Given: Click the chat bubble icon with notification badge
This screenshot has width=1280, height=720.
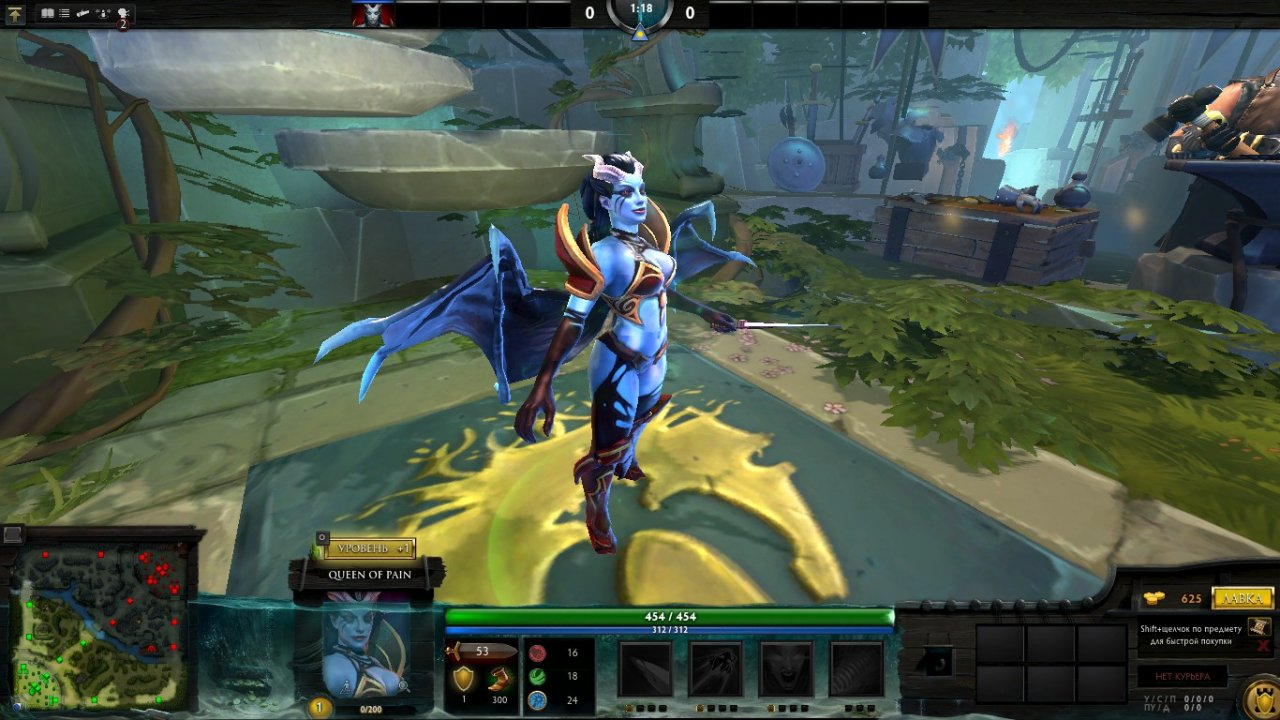Looking at the screenshot, I should [x=123, y=15].
